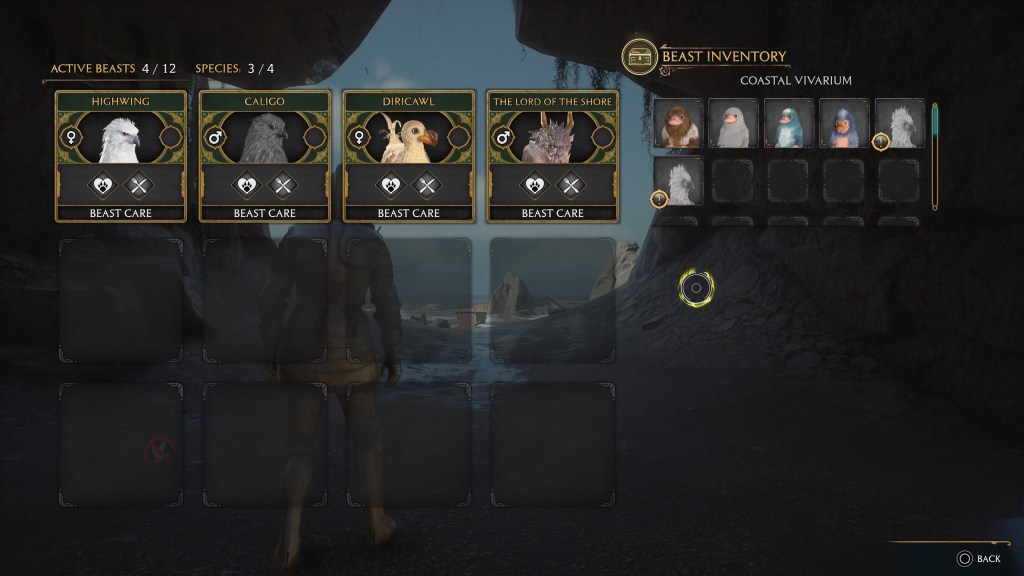Click Caligo's feeding fork-and-knife icon
1024x576 pixels.
point(282,184)
